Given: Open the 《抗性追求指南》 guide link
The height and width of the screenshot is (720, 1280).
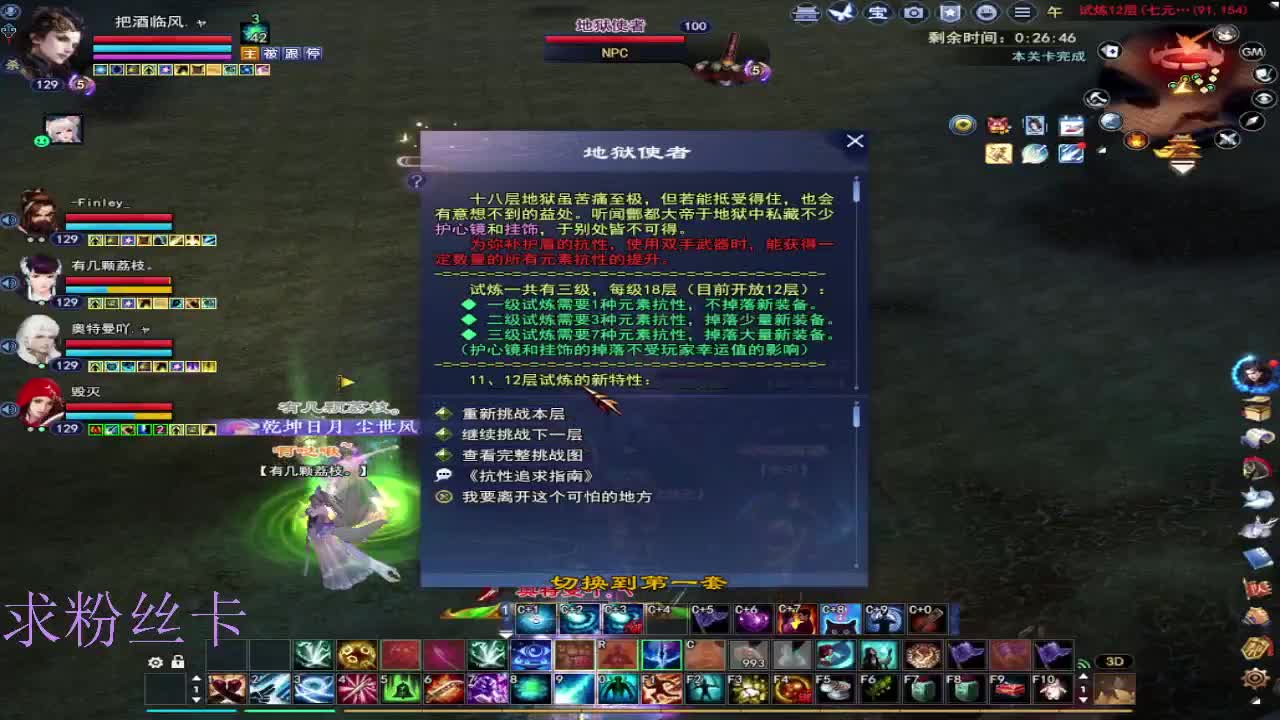Looking at the screenshot, I should (x=529, y=475).
